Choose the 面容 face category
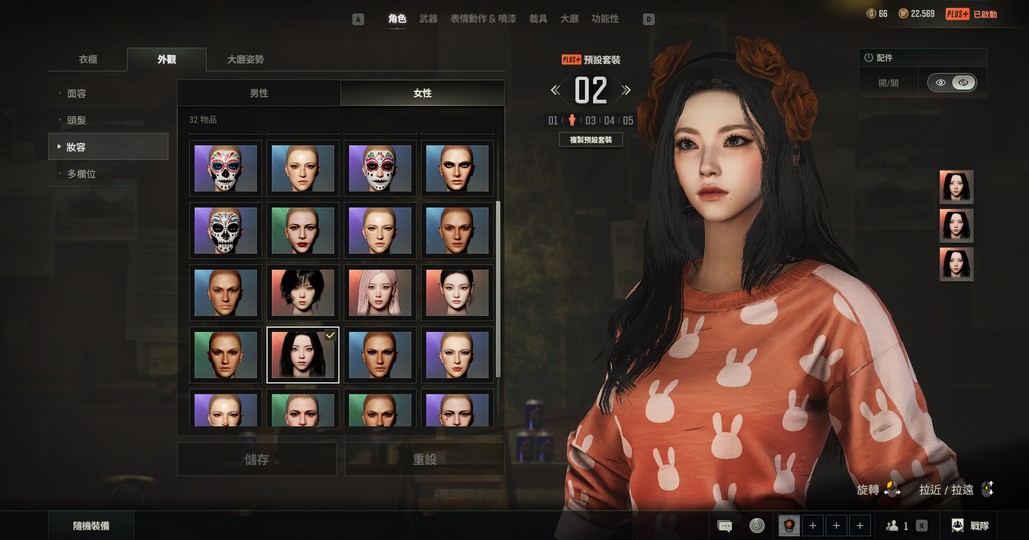Viewport: 1029px width, 540px height. 77,93
